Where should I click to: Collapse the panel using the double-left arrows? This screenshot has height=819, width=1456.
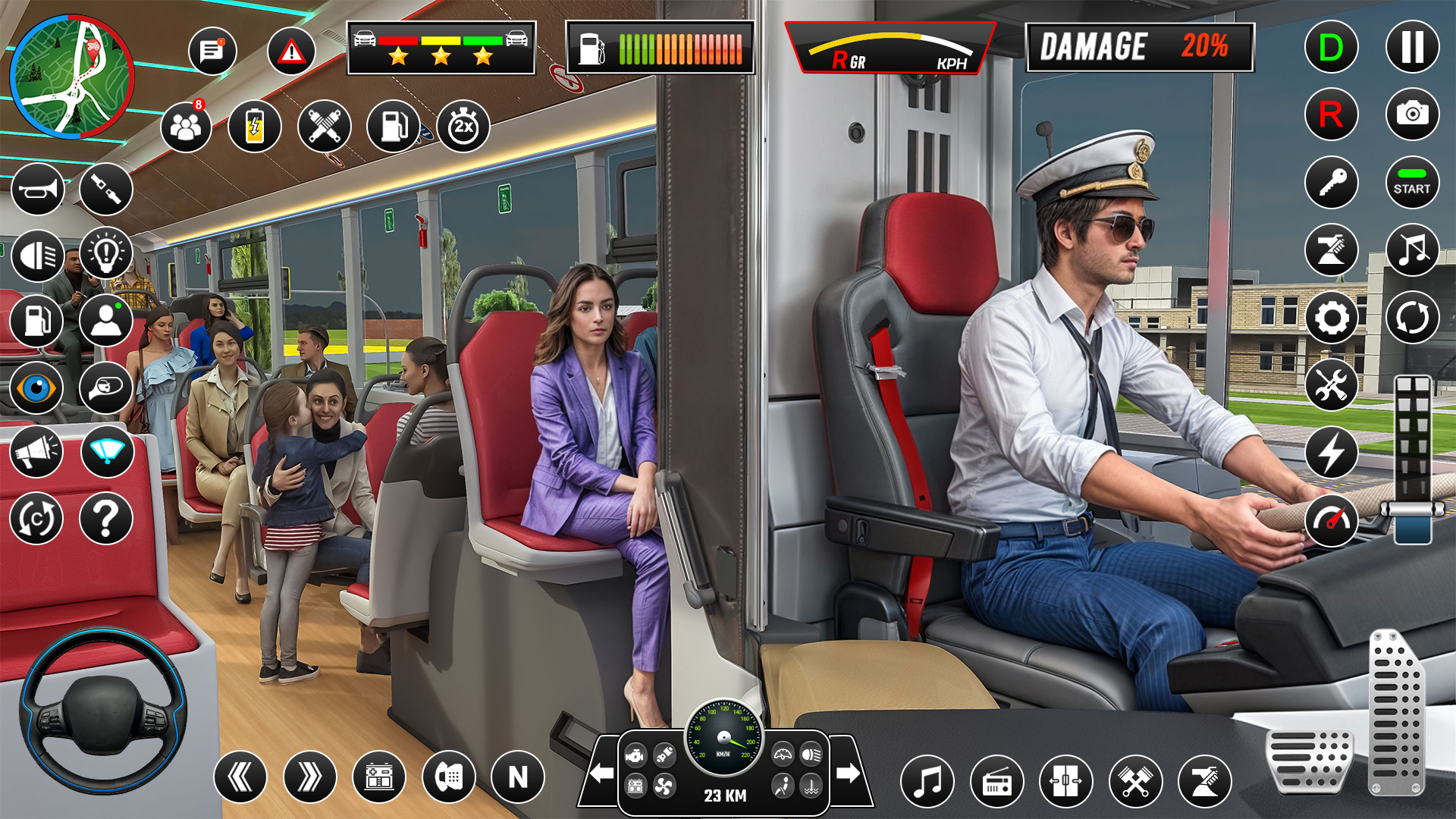242,777
